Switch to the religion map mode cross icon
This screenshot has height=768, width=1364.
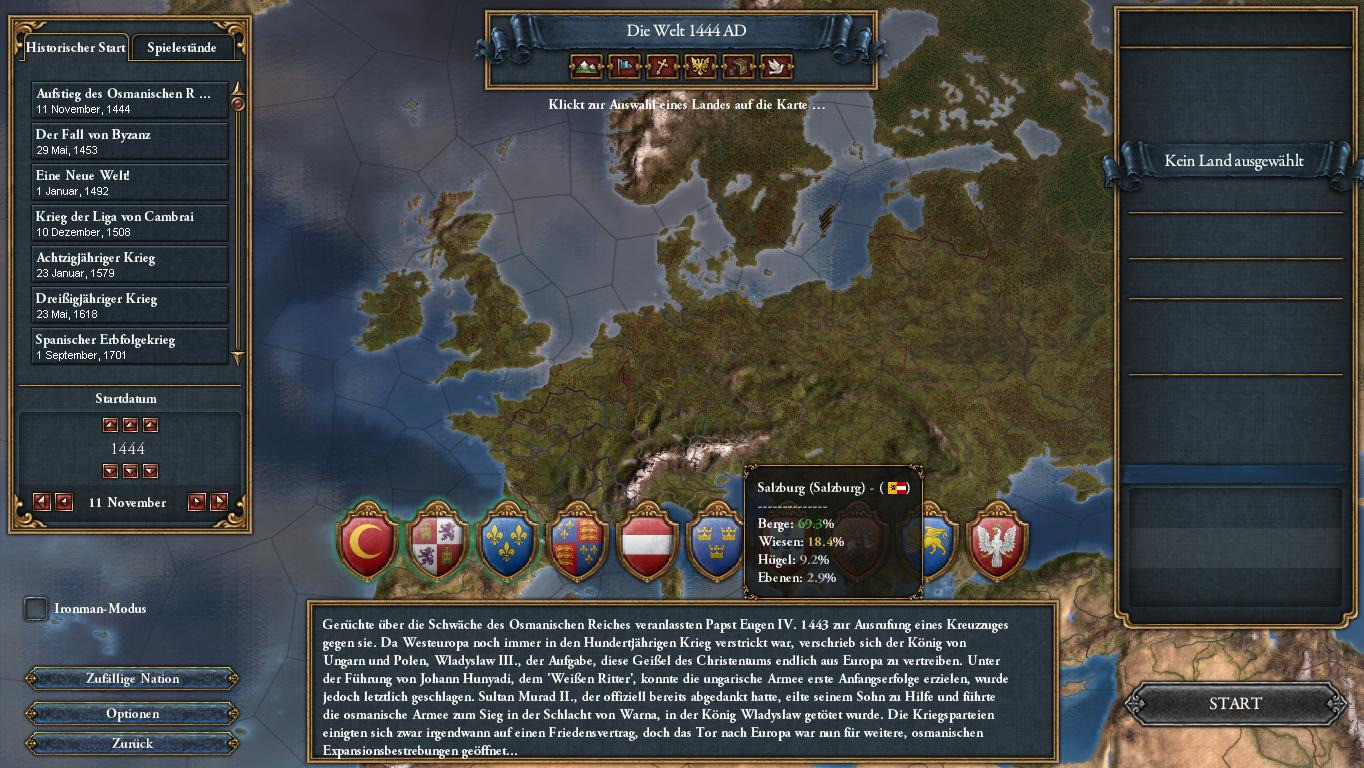click(661, 67)
